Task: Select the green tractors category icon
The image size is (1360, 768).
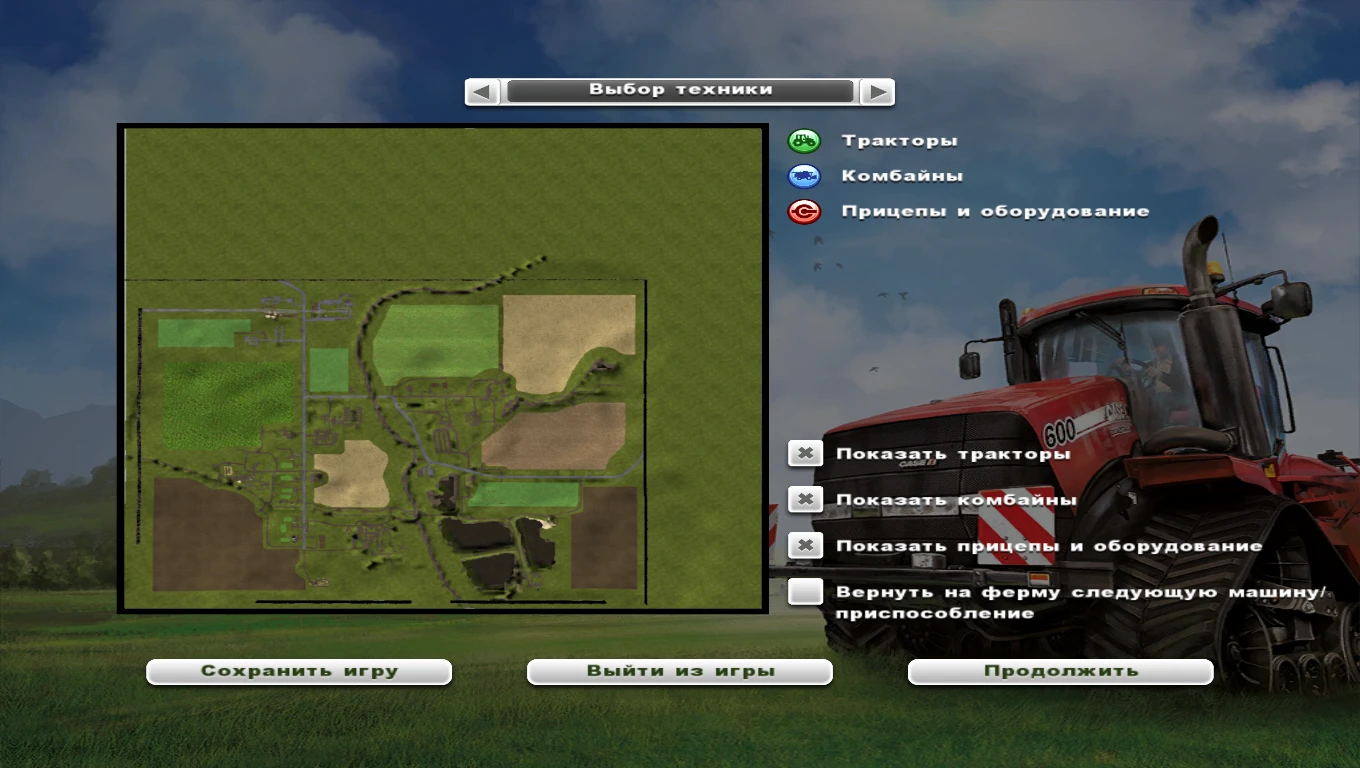Action: (804, 140)
